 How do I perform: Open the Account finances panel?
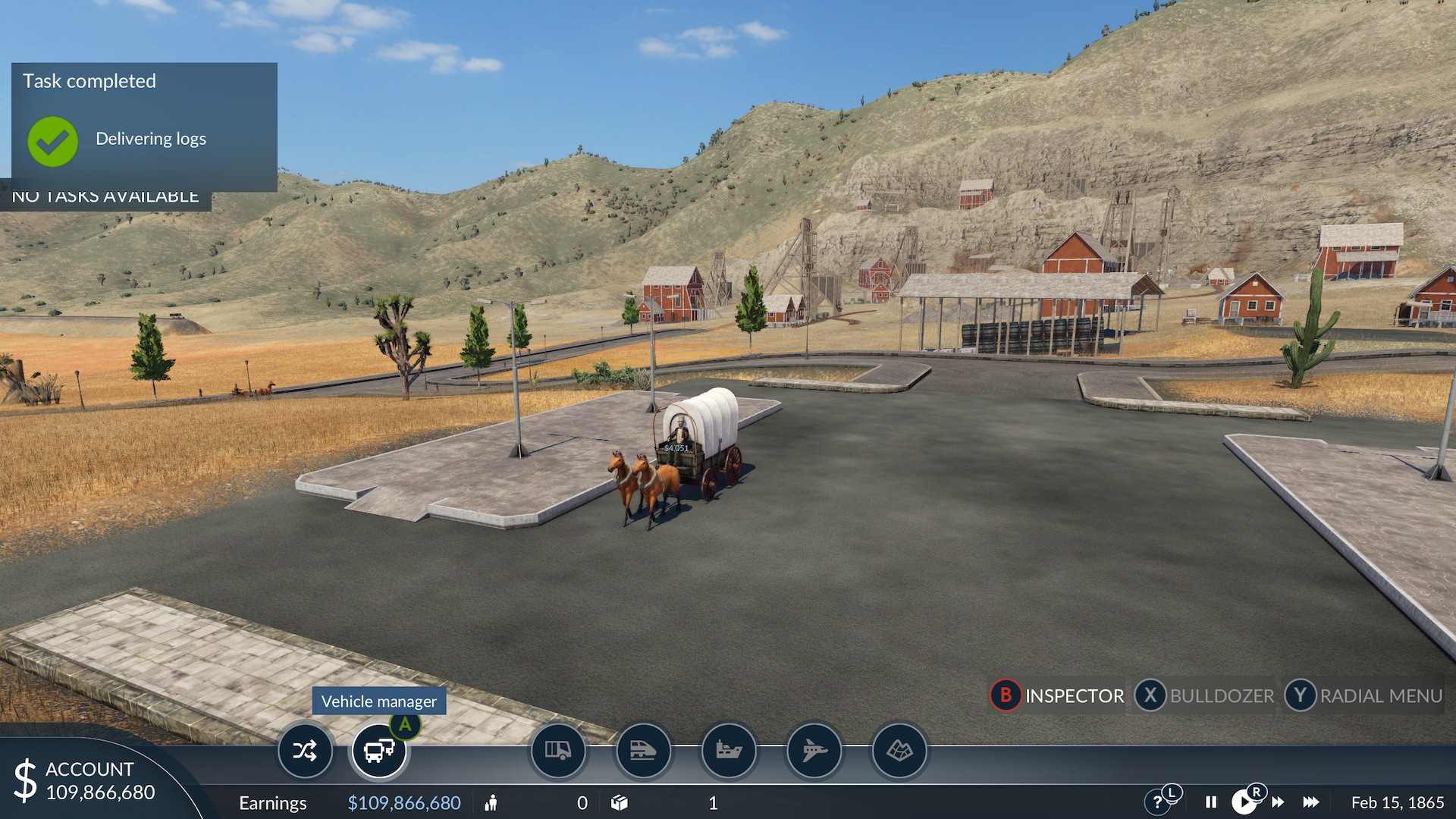(x=89, y=781)
